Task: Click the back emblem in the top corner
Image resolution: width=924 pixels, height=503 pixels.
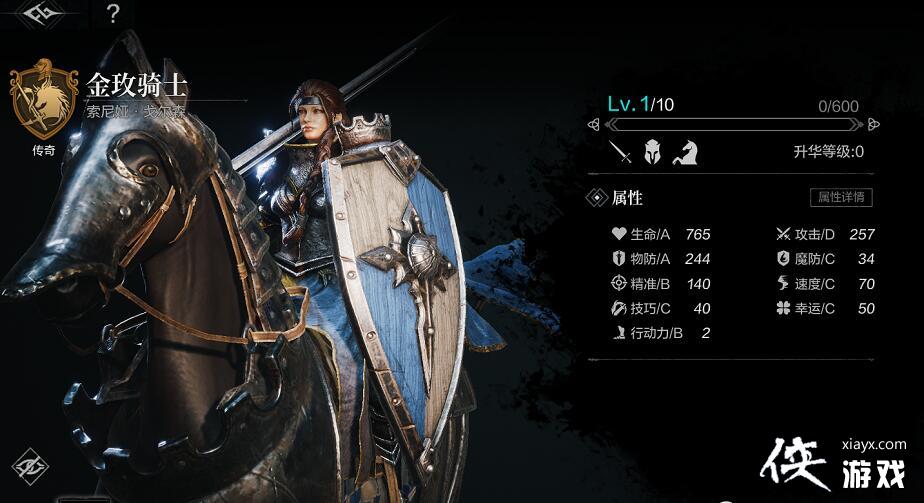Action: 41,12
